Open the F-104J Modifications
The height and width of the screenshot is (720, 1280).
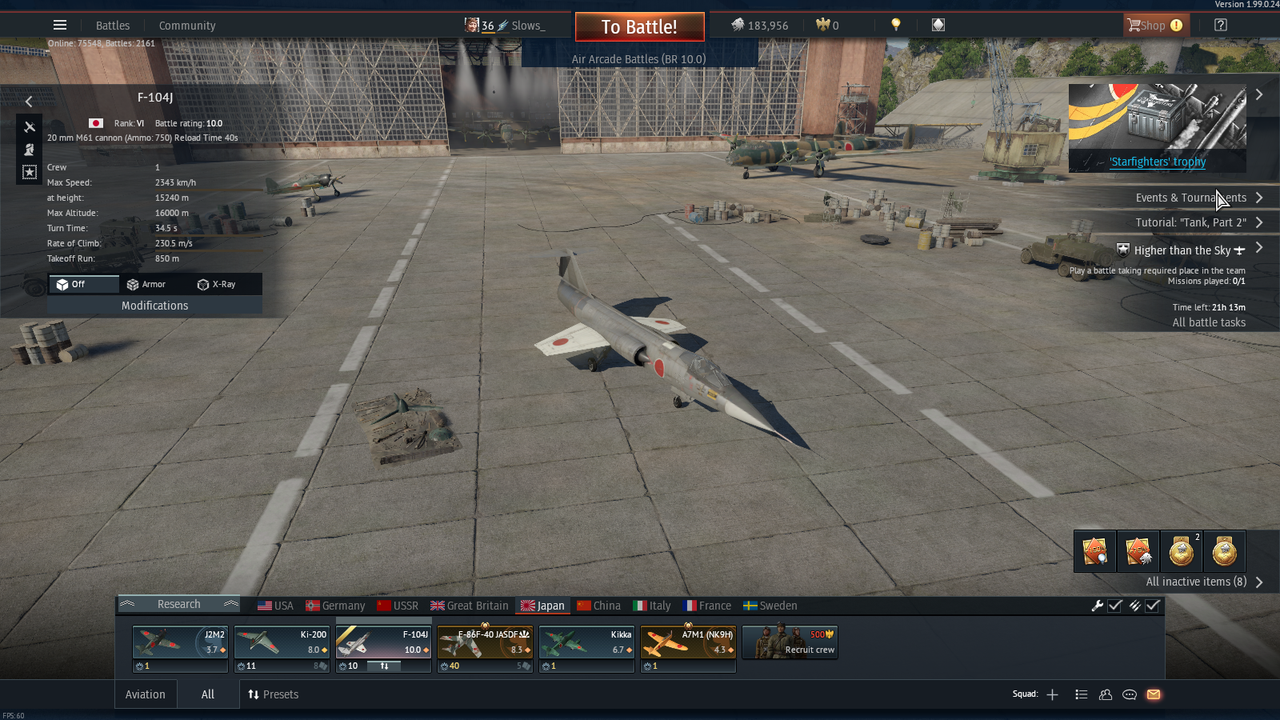pos(155,306)
